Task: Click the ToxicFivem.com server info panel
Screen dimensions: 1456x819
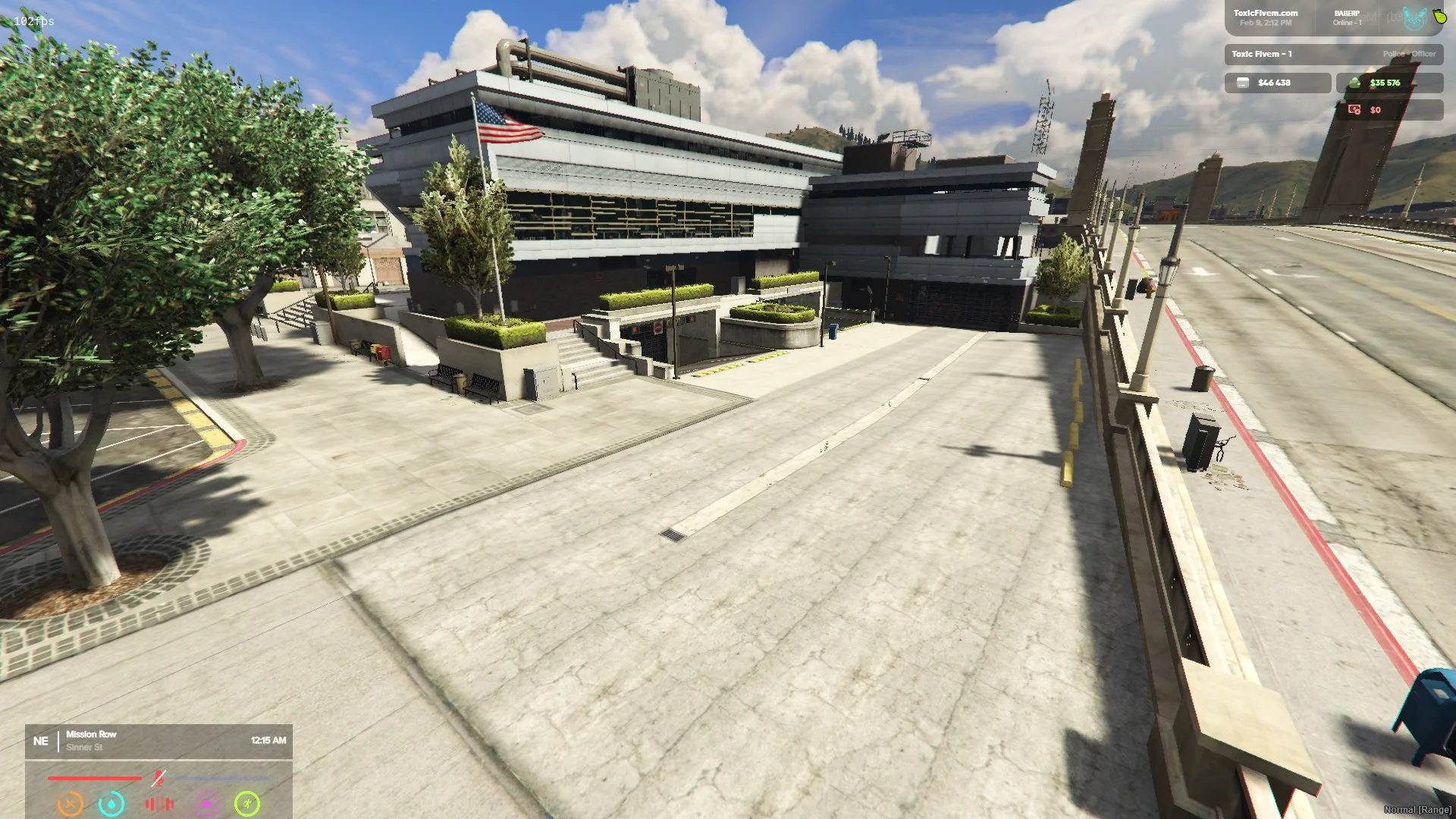Action: 1265,17
